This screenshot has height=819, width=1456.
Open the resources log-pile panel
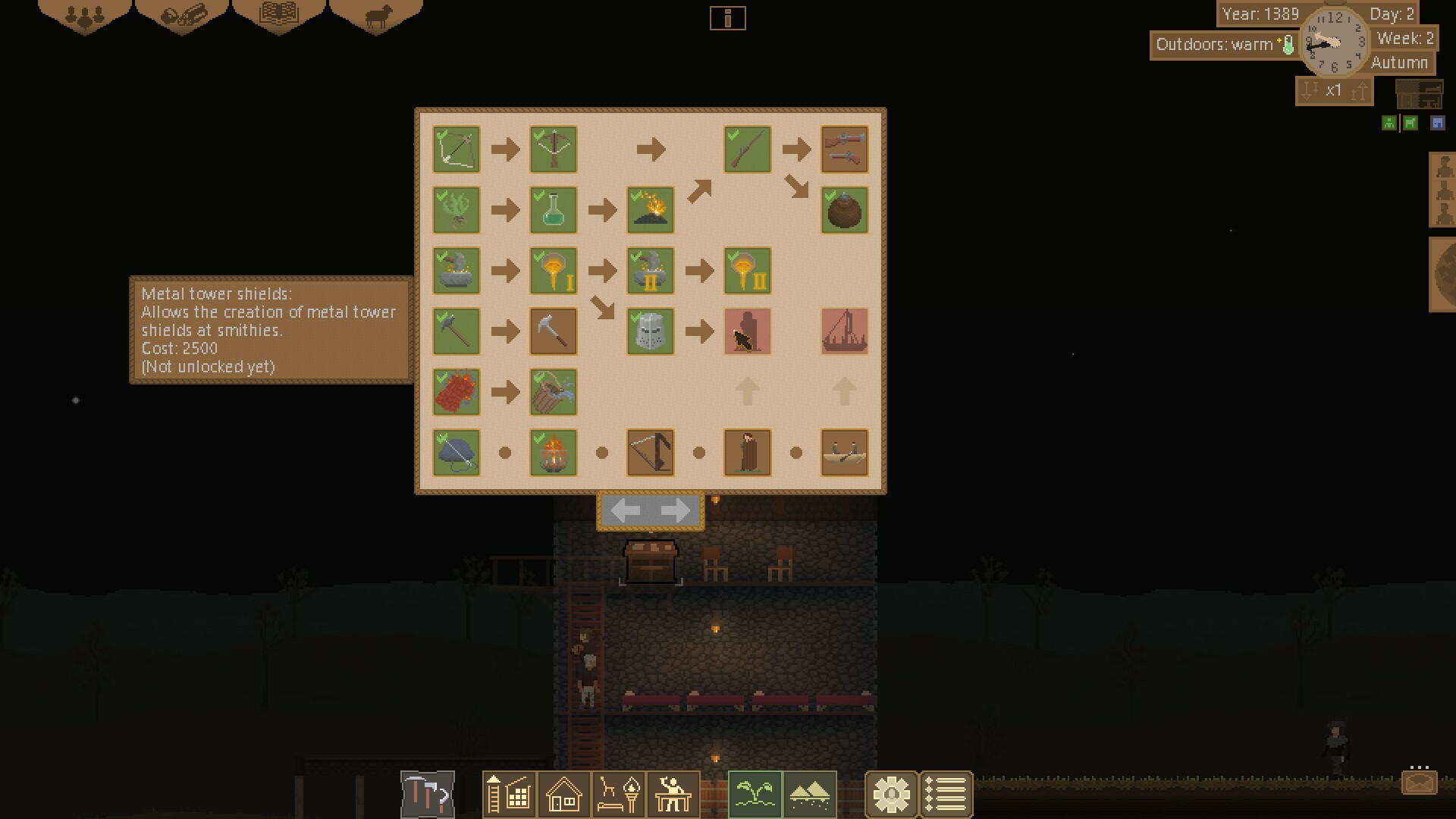point(182,15)
